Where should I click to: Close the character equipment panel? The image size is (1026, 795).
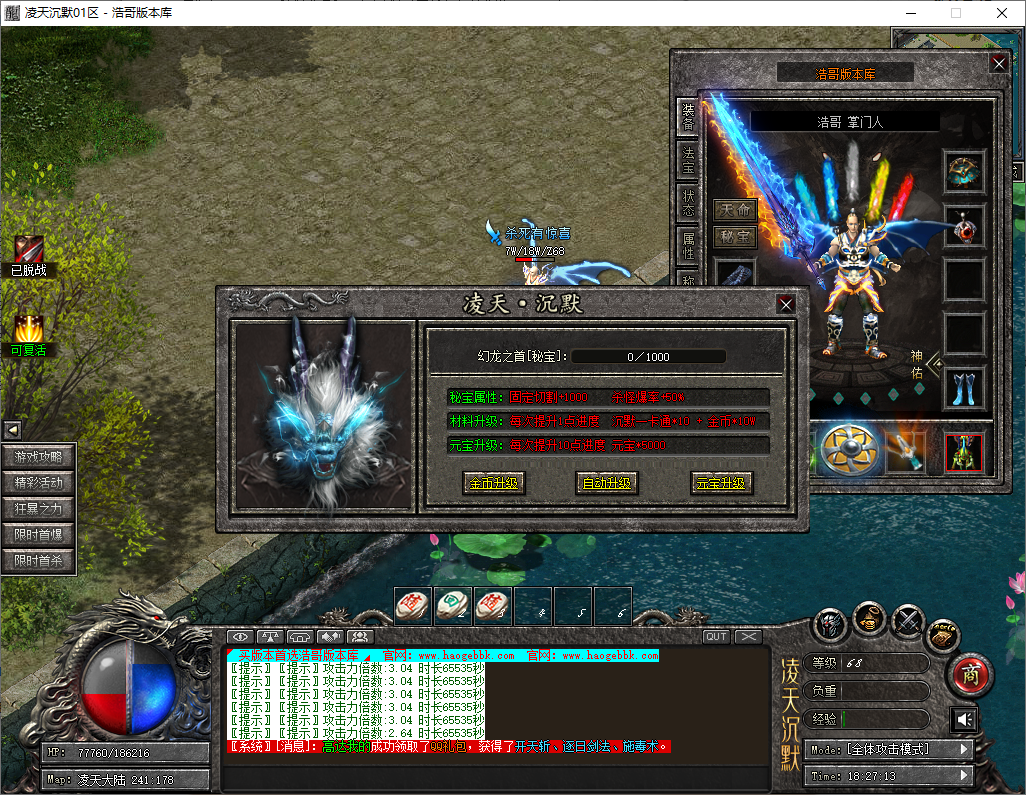(x=998, y=63)
